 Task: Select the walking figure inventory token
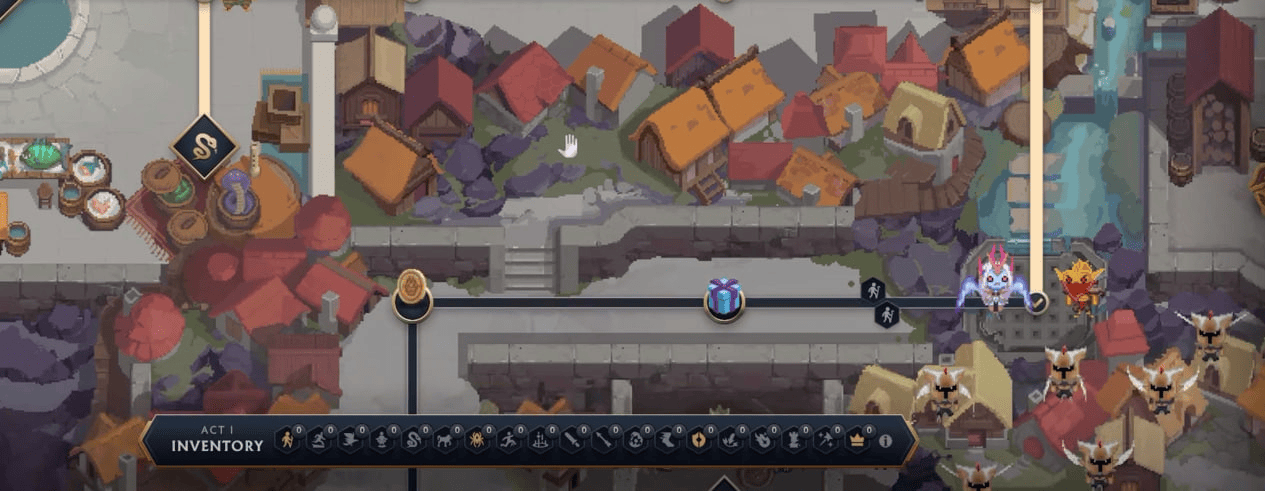(x=287, y=441)
